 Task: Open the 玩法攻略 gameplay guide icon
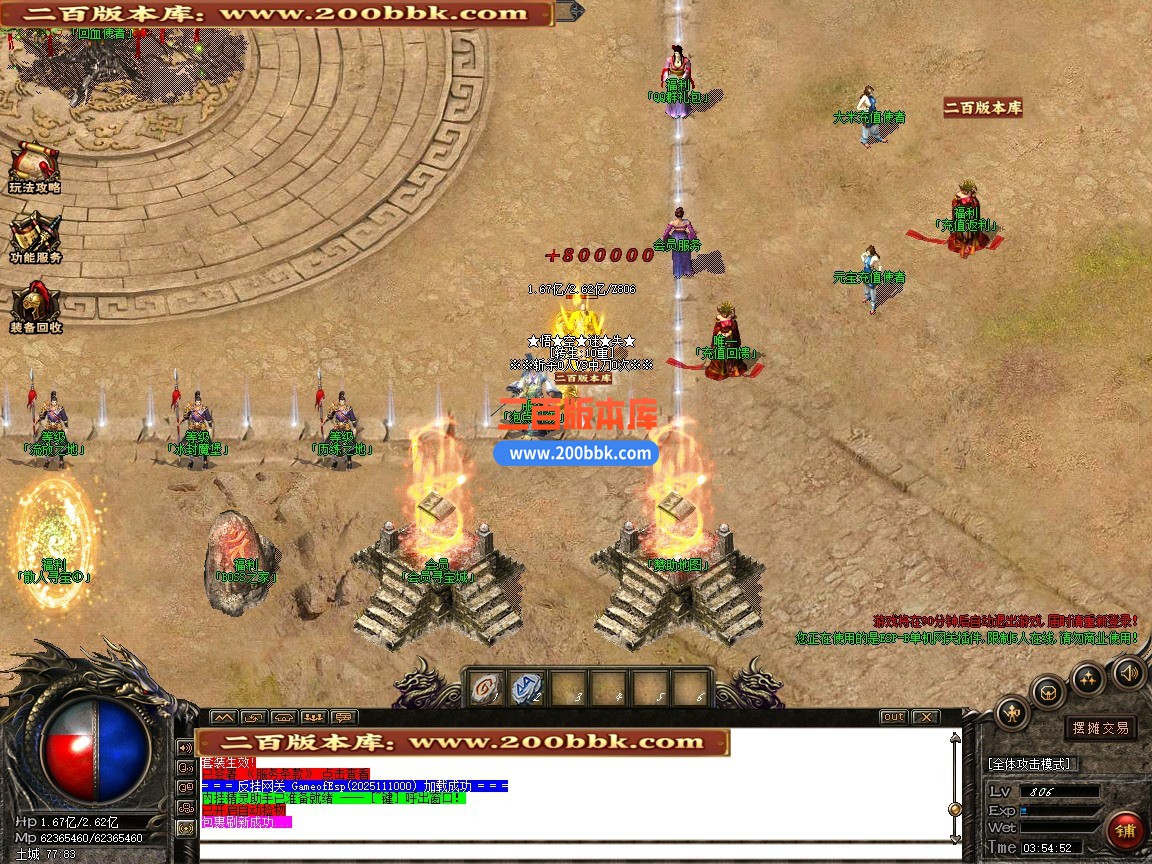(34, 164)
